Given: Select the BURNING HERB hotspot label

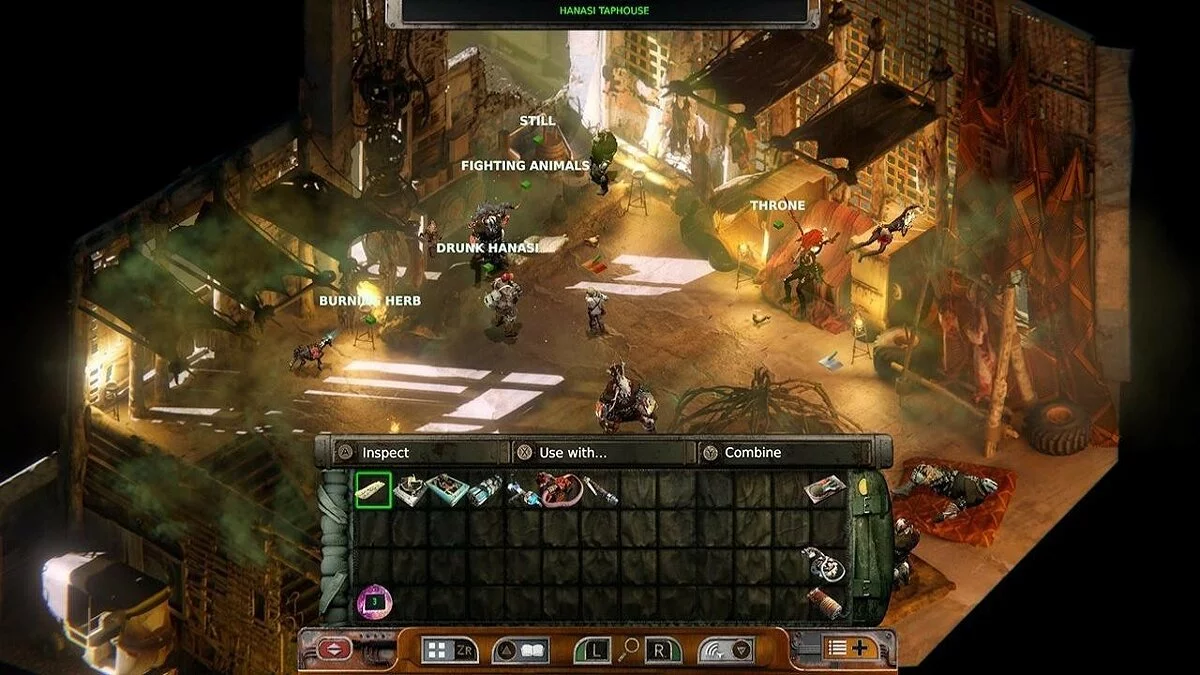Looking at the screenshot, I should pyautogui.click(x=370, y=301).
